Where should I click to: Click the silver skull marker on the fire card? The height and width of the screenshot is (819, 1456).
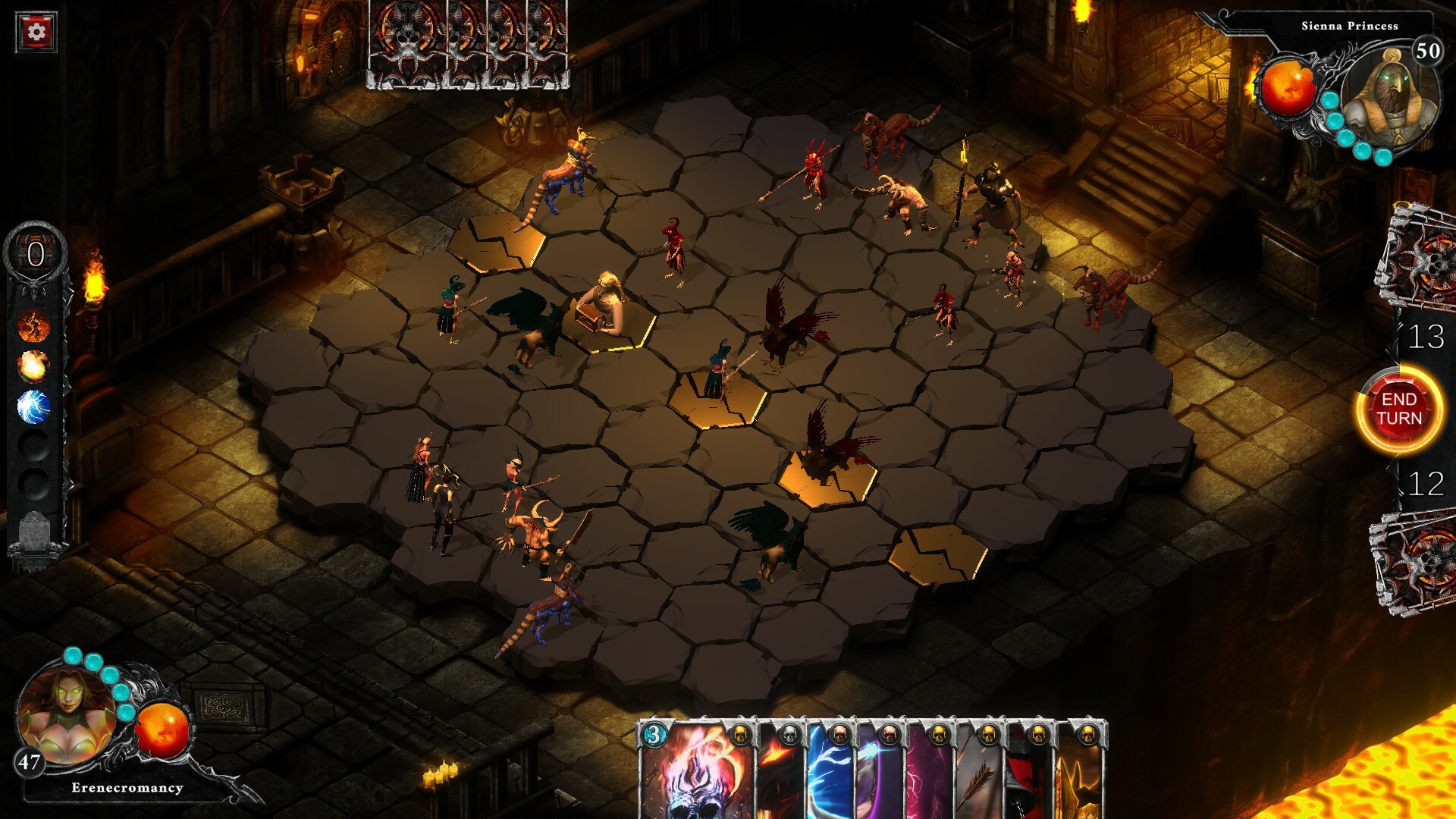tap(789, 734)
